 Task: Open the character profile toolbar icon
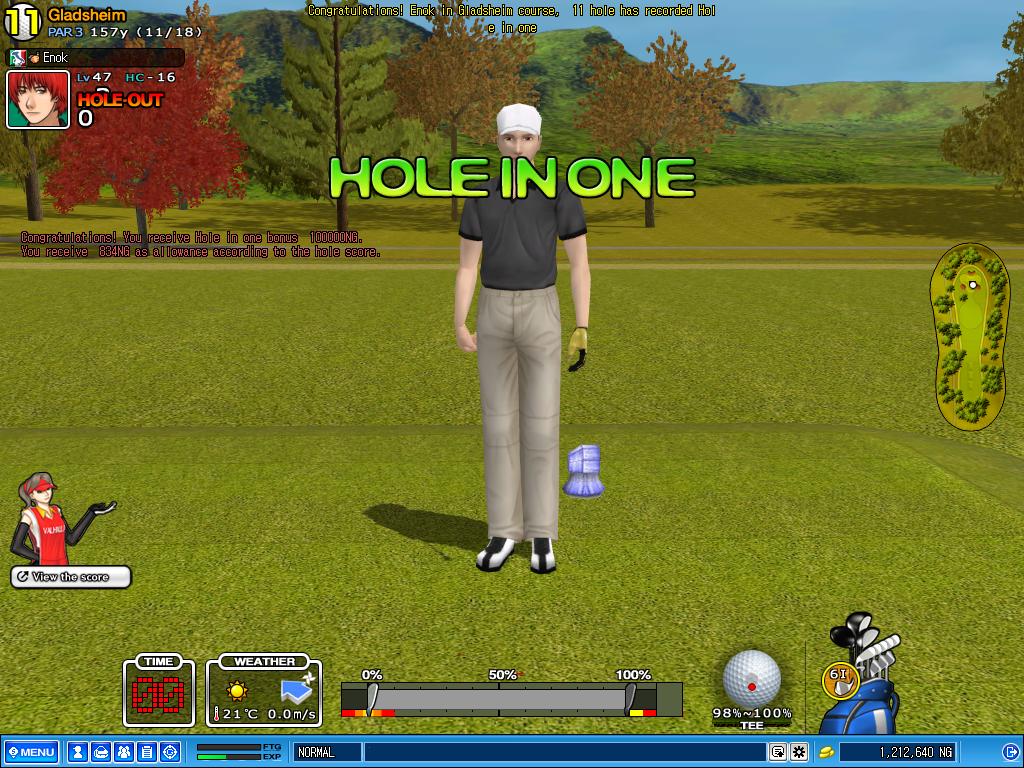click(x=77, y=752)
